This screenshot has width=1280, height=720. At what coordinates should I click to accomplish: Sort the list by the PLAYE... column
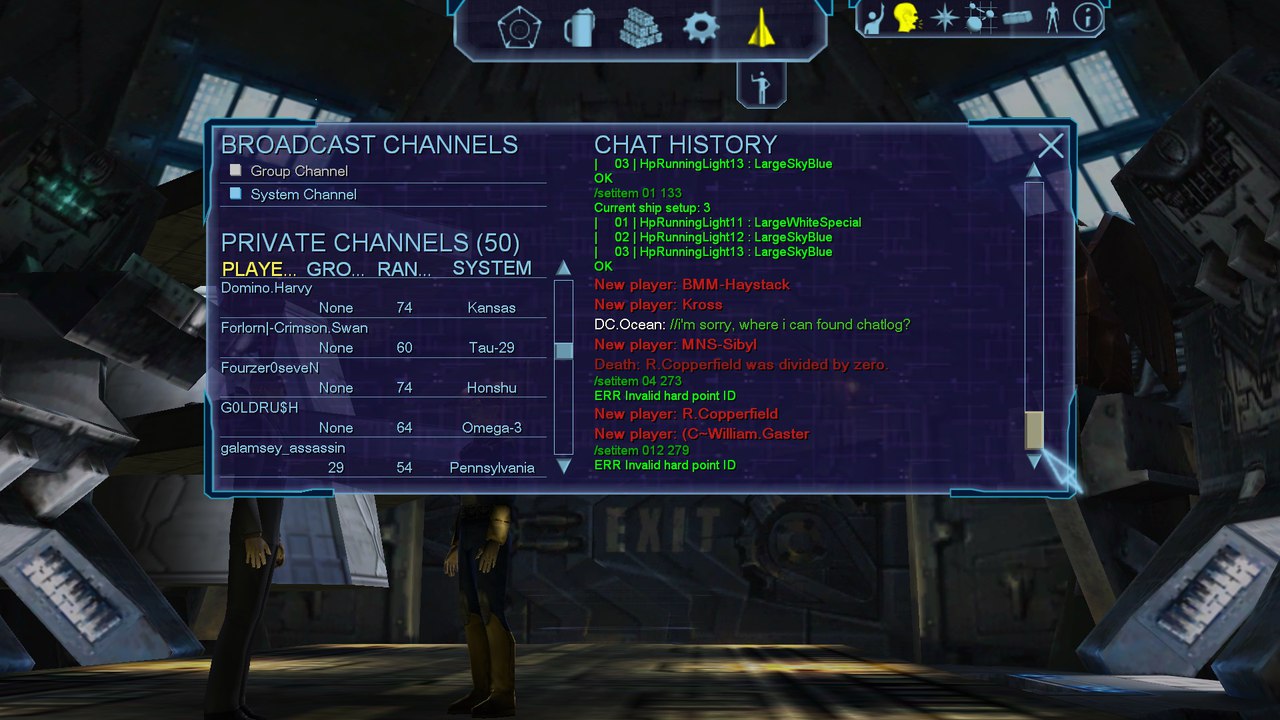coord(259,269)
